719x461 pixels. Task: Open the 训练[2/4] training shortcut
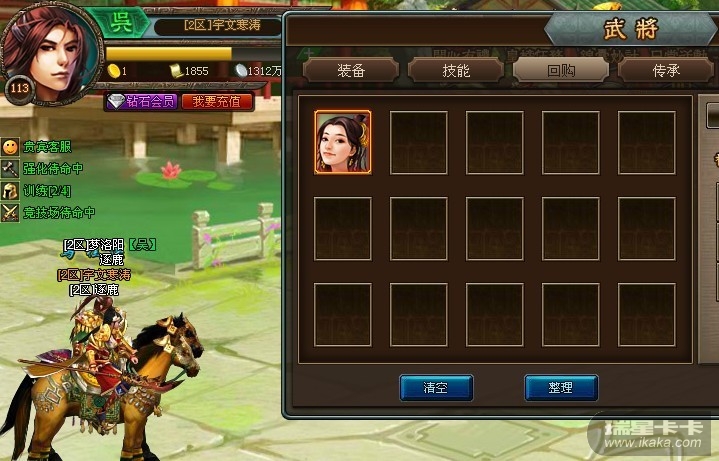point(47,190)
